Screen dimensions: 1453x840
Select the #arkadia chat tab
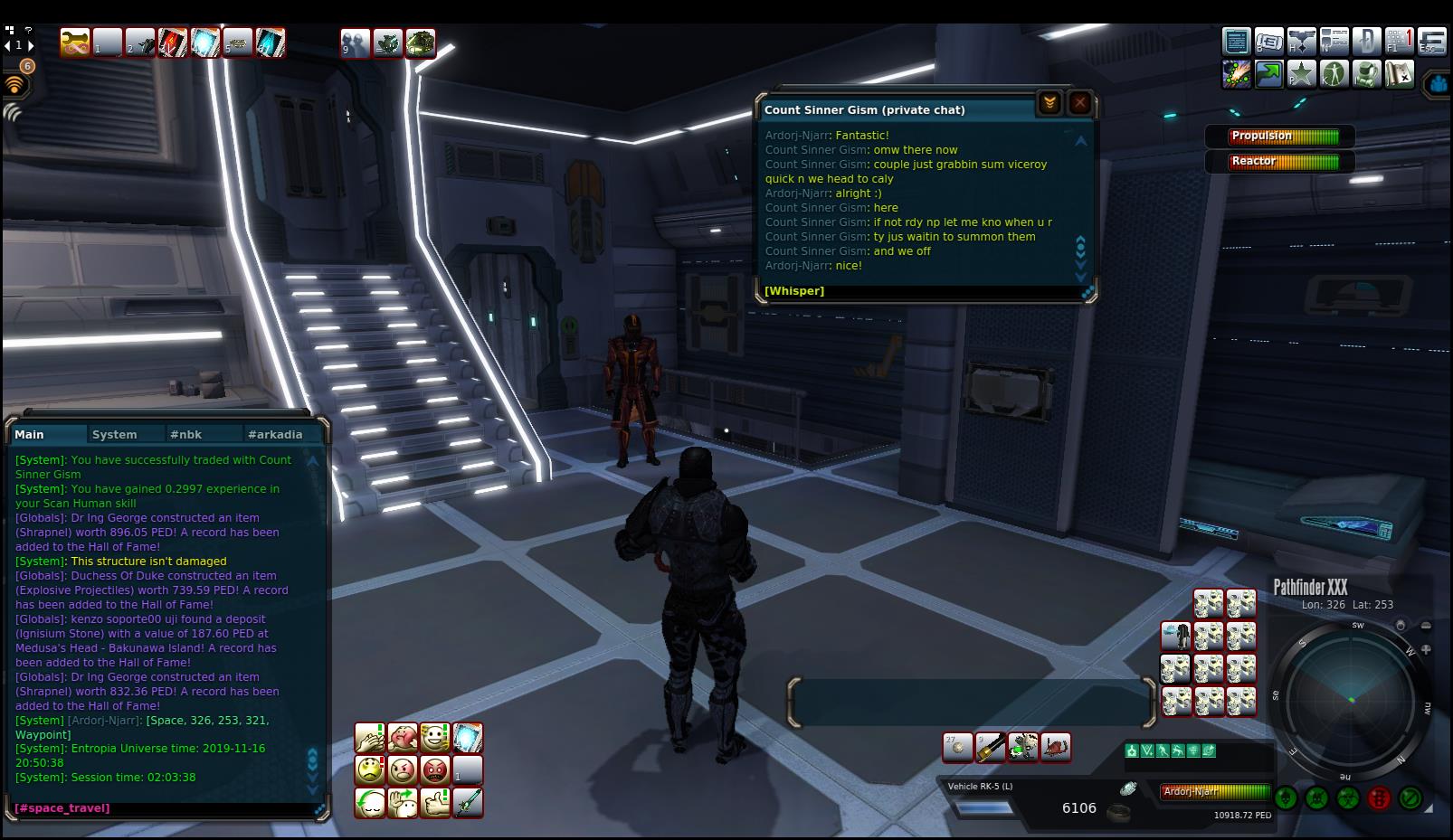coord(275,434)
